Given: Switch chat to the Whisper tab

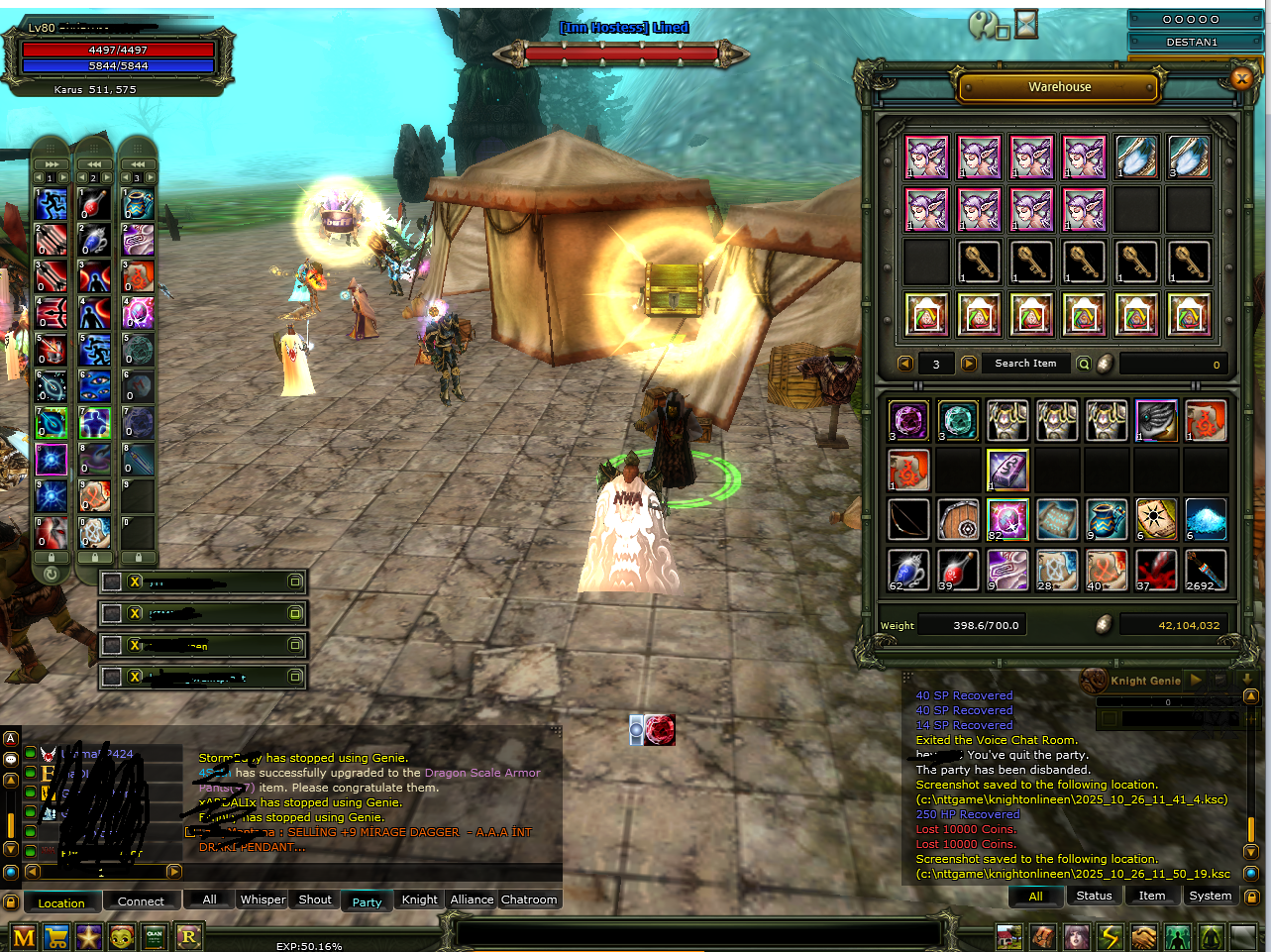Looking at the screenshot, I should [263, 899].
